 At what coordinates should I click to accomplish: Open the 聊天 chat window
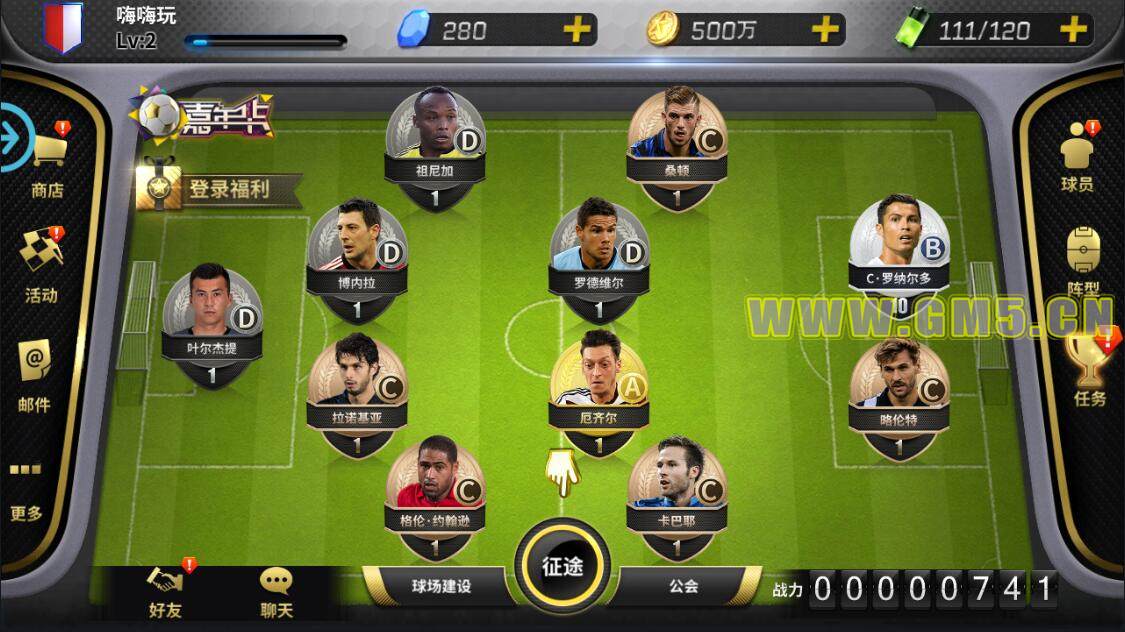click(276, 592)
